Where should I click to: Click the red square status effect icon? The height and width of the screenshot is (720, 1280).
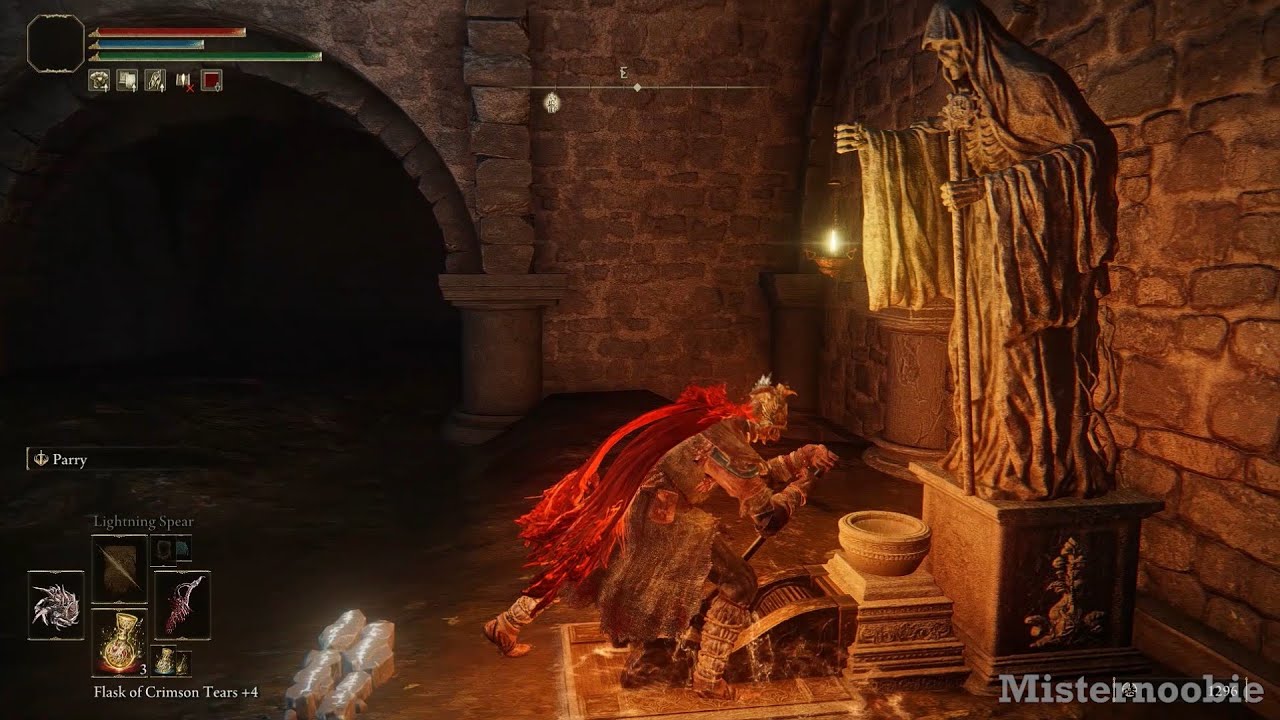(x=211, y=80)
